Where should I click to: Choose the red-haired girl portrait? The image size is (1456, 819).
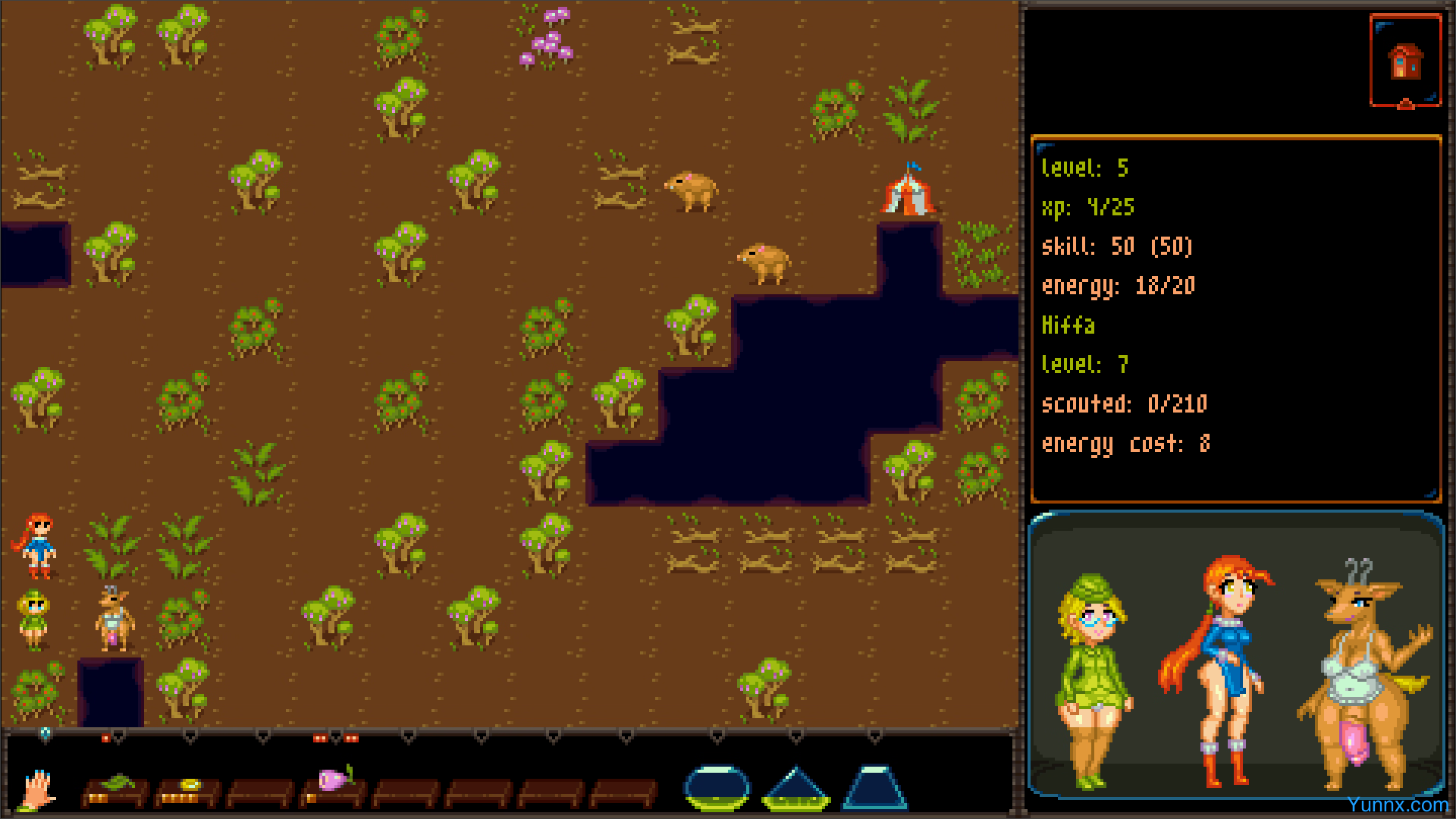pyautogui.click(x=1222, y=667)
